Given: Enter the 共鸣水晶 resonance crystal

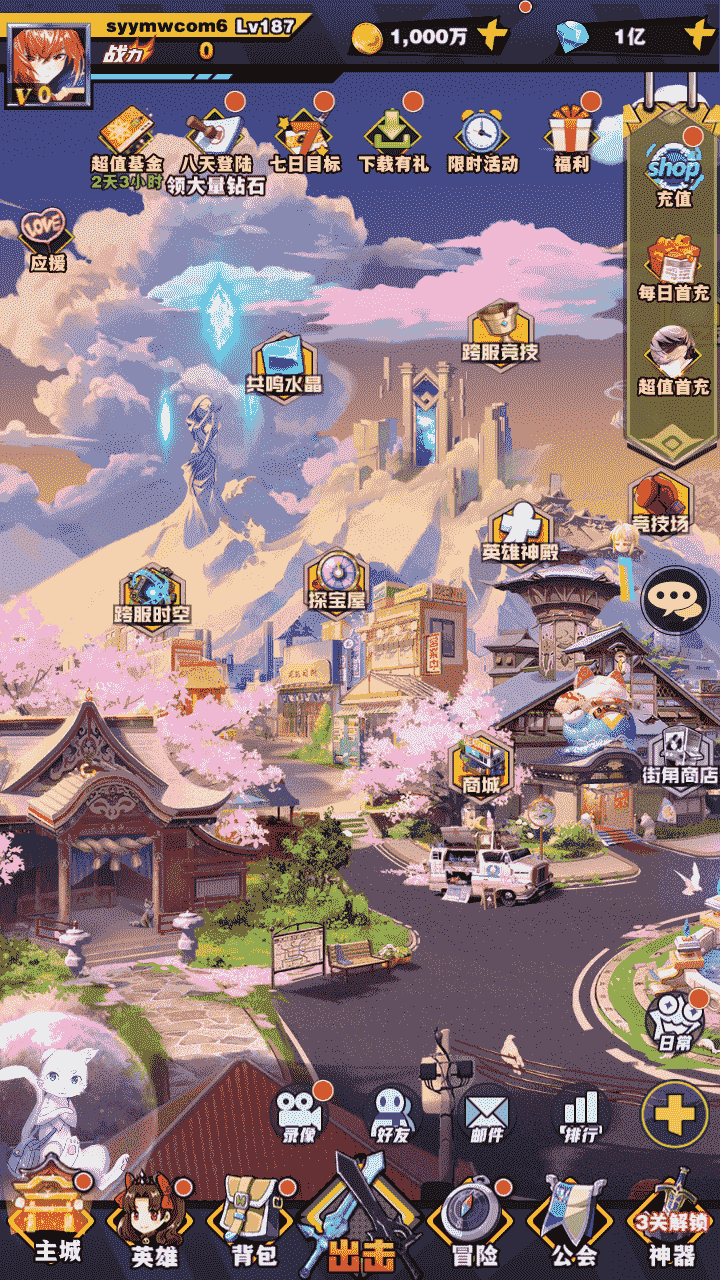Looking at the screenshot, I should click(x=284, y=362).
